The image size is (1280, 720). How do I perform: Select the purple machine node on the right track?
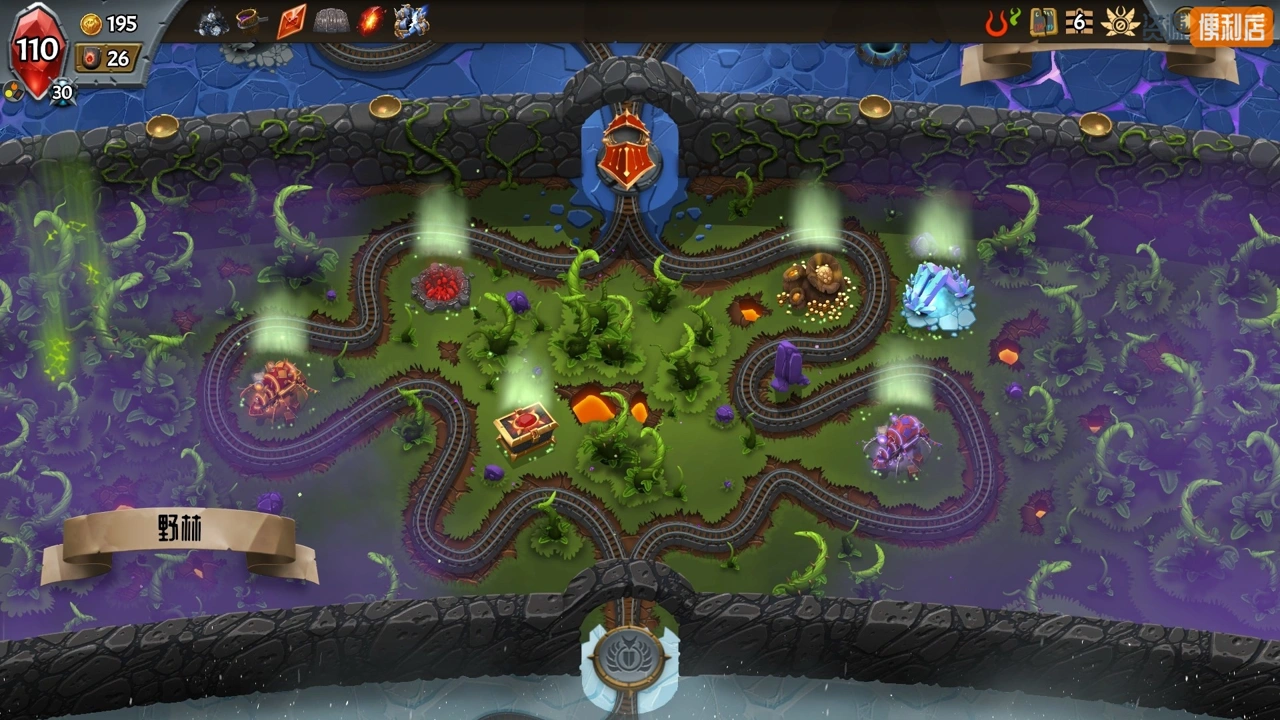coord(900,443)
